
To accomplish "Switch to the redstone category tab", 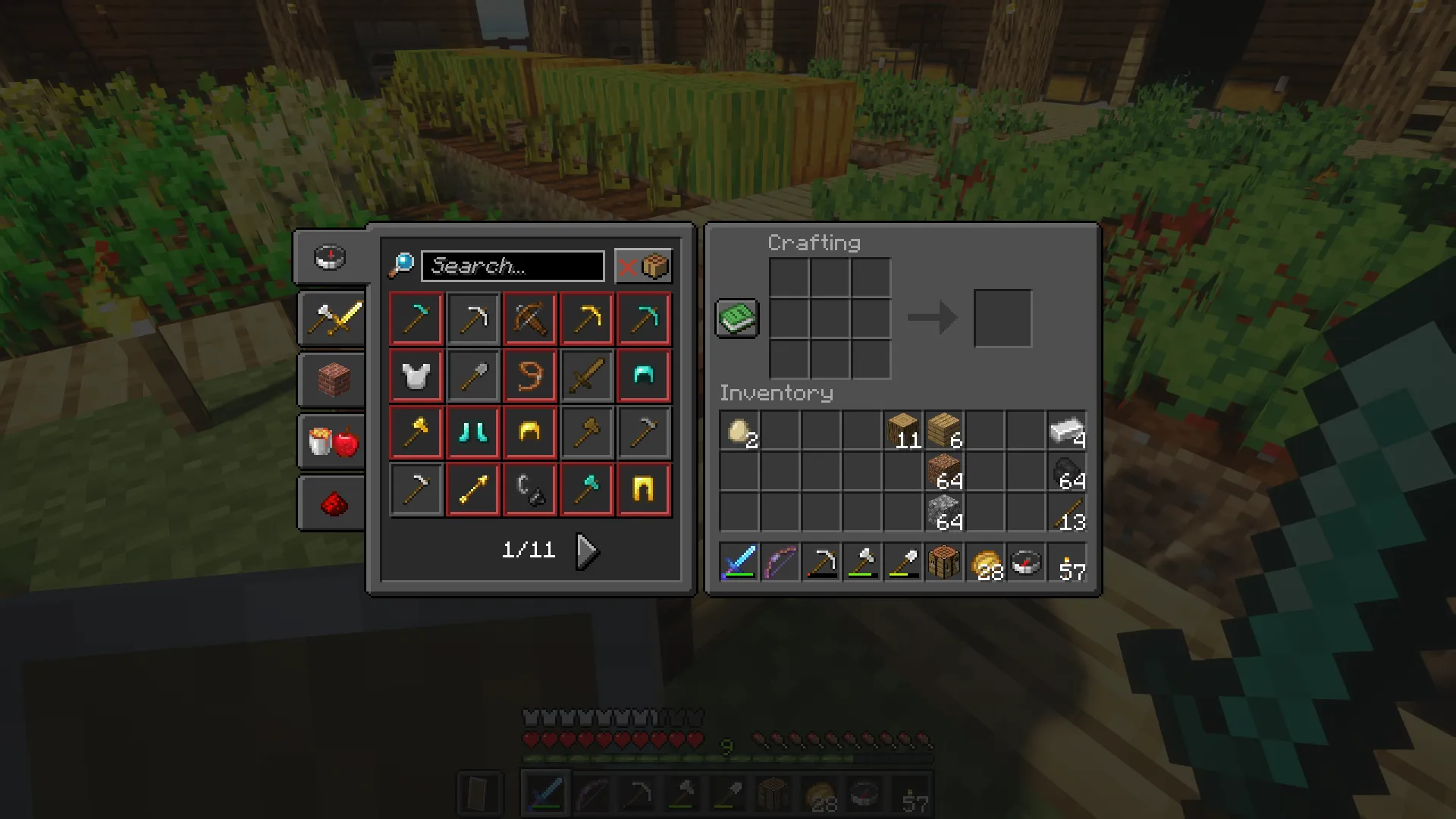I will tap(331, 503).
